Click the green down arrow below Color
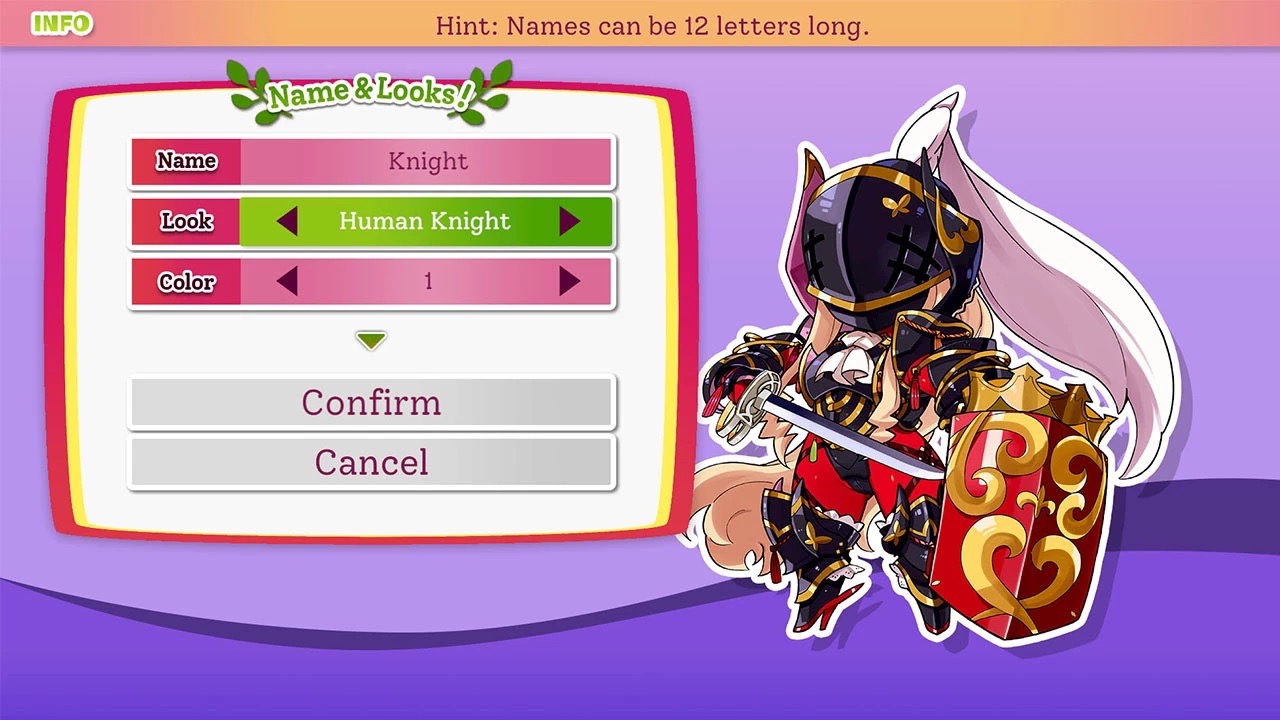 pyautogui.click(x=371, y=341)
